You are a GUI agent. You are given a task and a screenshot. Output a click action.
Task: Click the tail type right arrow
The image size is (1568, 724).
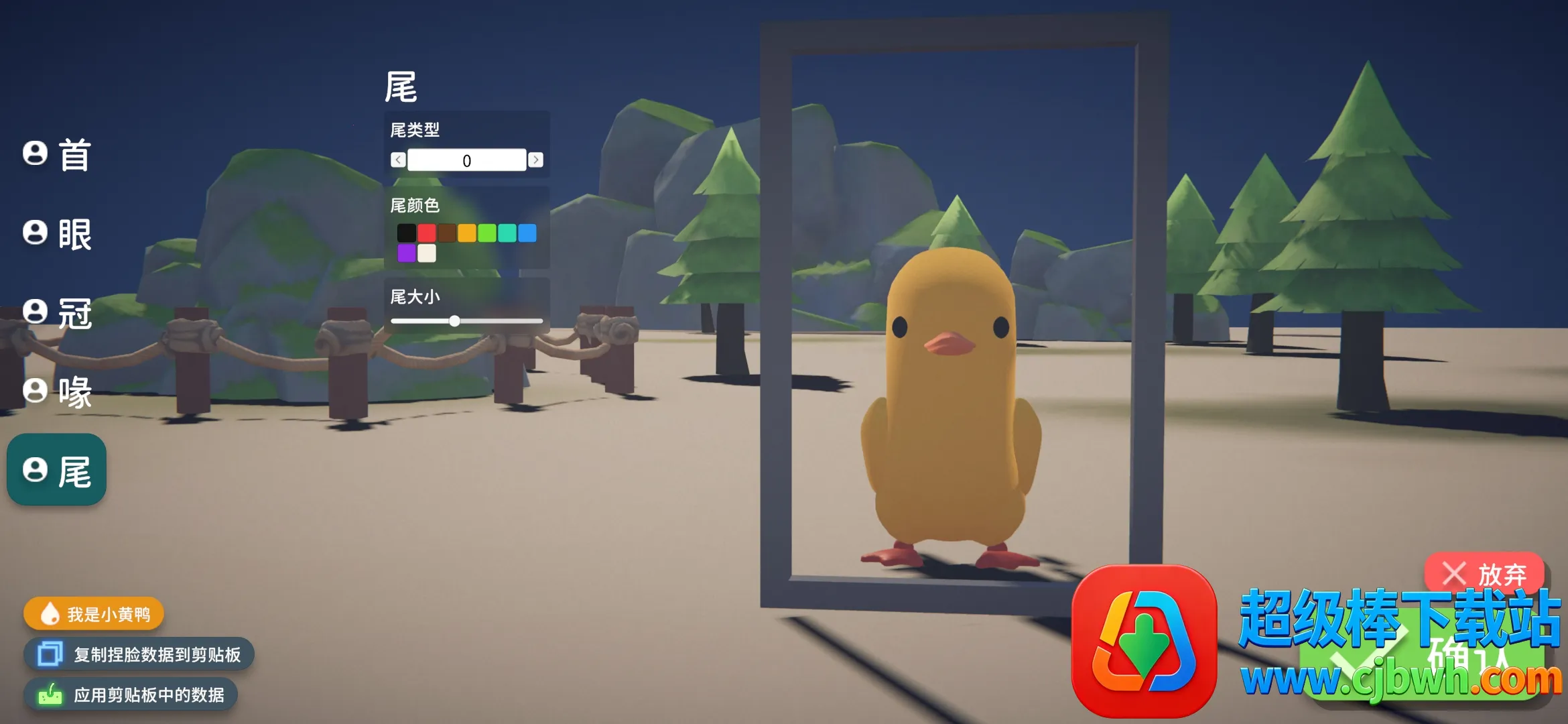pos(535,160)
